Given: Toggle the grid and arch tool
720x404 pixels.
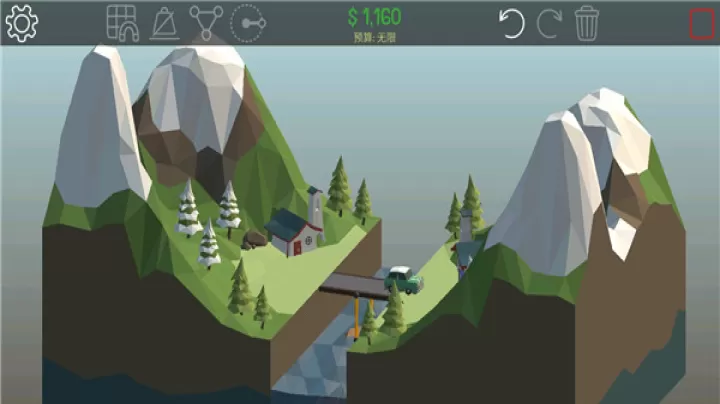Looking at the screenshot, I should 121,22.
